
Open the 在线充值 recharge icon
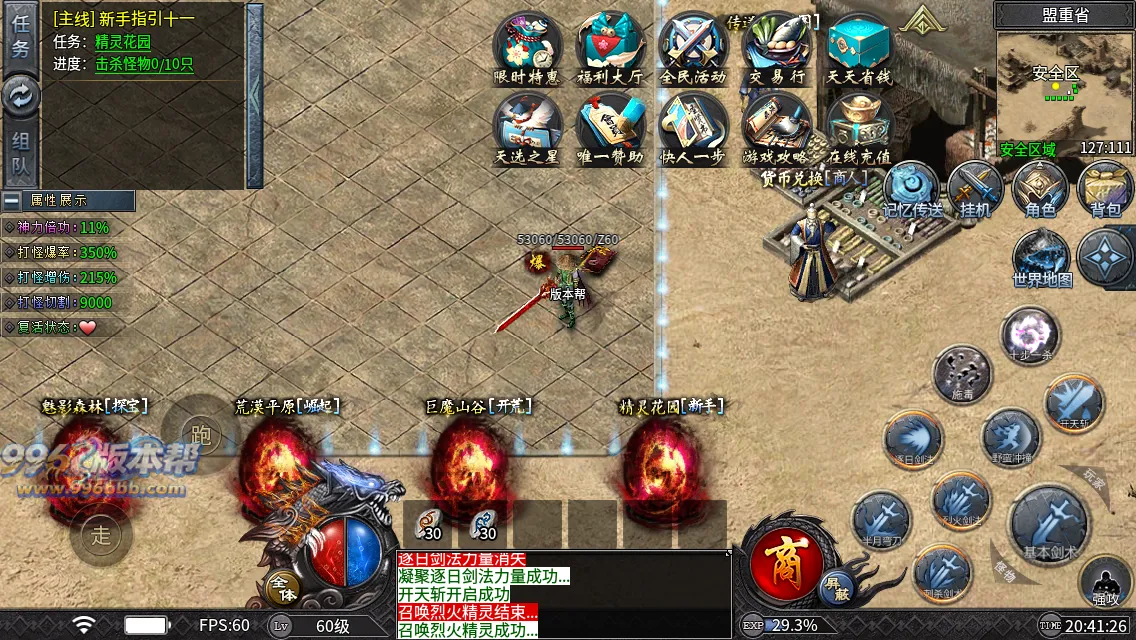[x=859, y=129]
